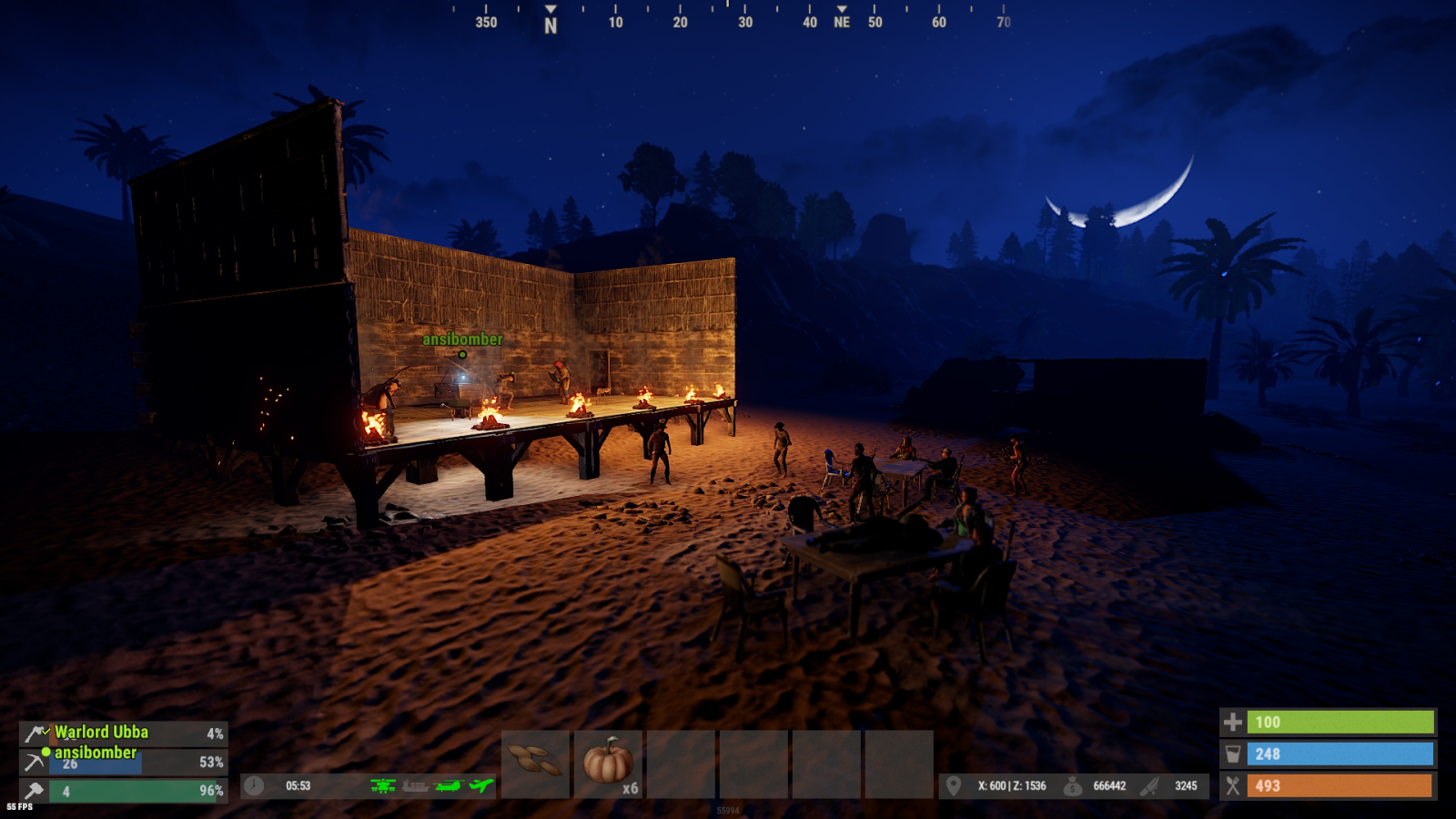1456x819 pixels.
Task: Select the pumpkin x6 hotbar slot
Action: [x=608, y=763]
